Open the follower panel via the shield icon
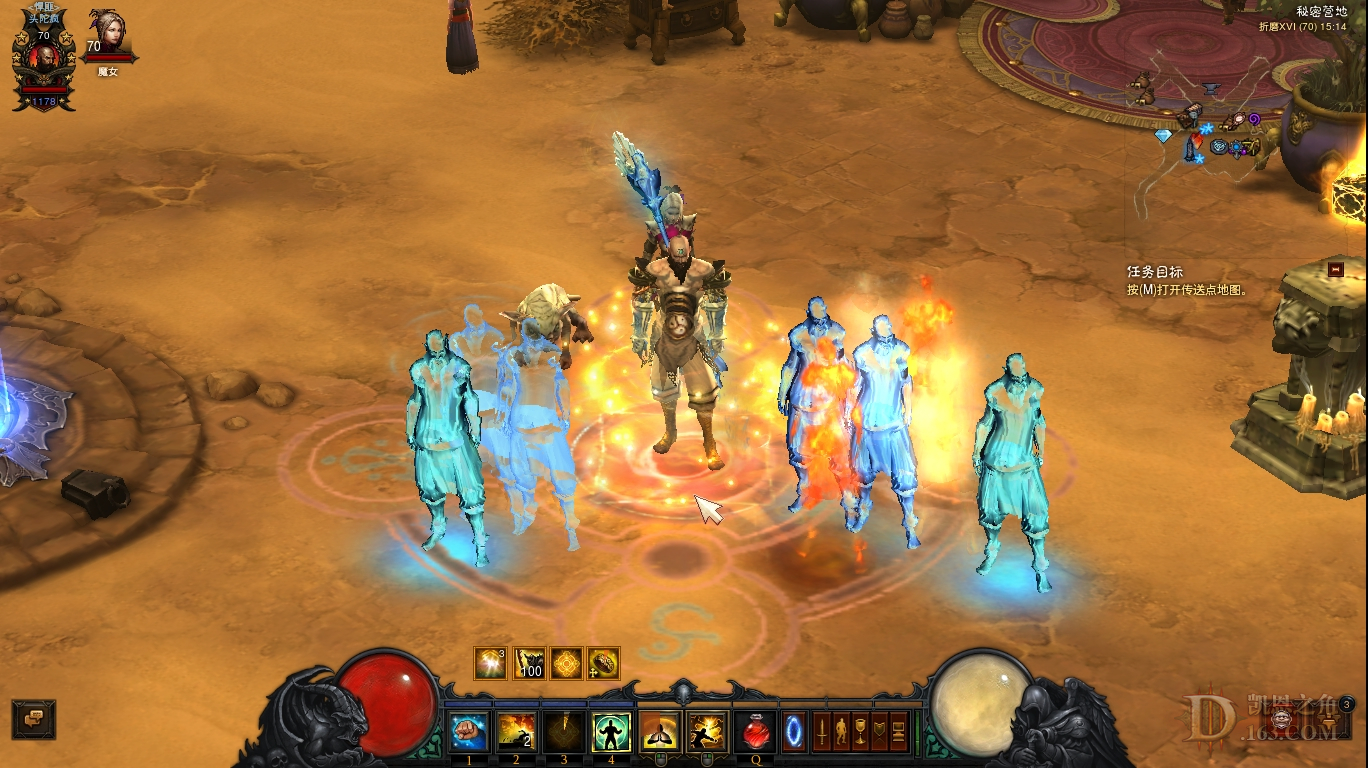1368x768 pixels. [x=878, y=731]
